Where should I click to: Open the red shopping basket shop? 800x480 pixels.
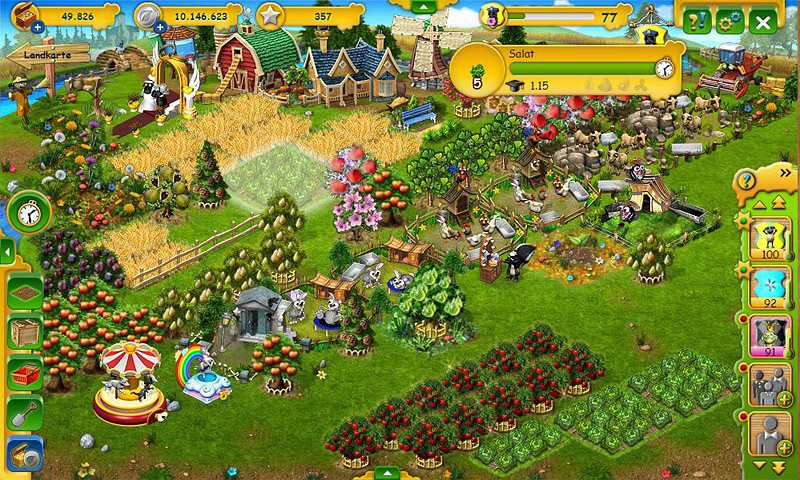coord(25,374)
